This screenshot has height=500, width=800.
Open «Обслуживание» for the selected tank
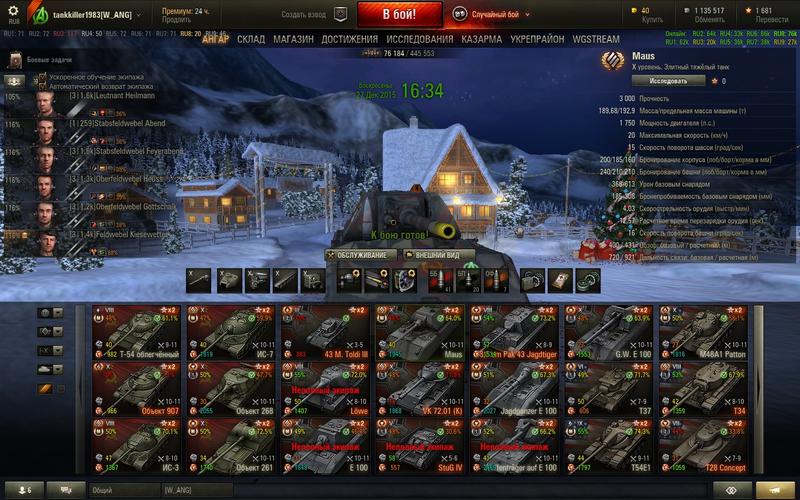click(357, 254)
